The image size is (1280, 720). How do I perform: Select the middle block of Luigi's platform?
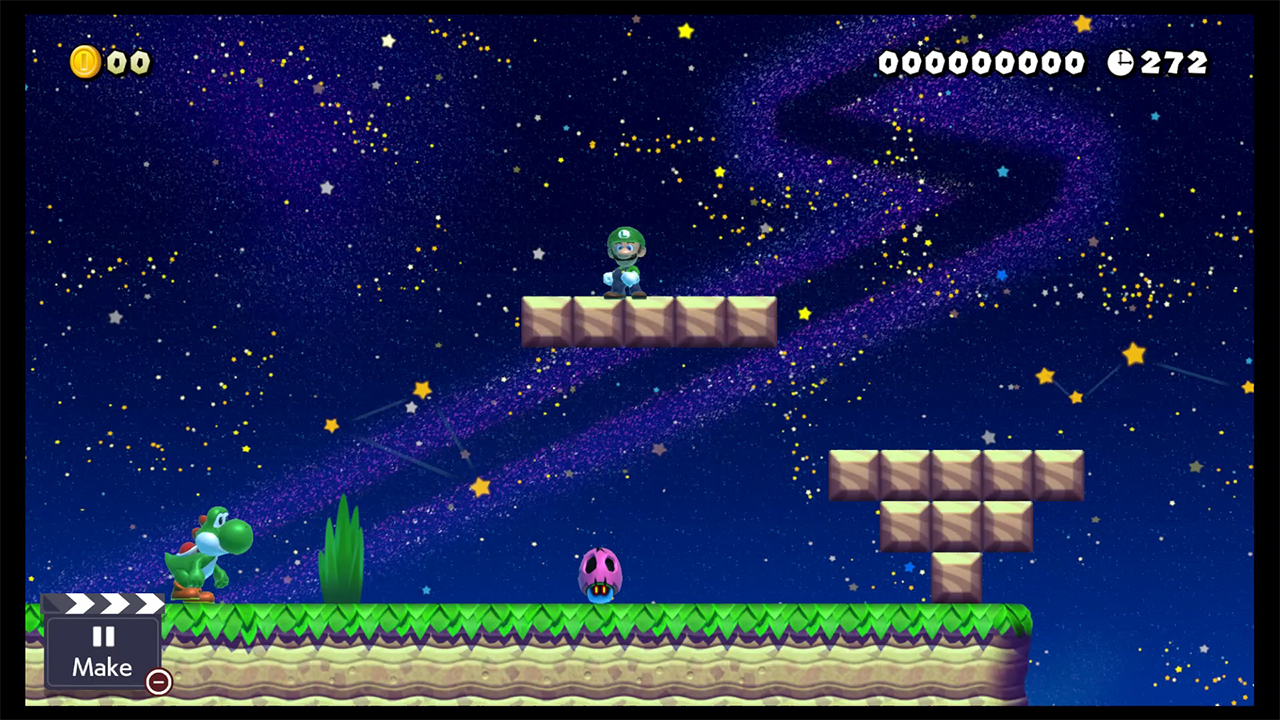648,318
